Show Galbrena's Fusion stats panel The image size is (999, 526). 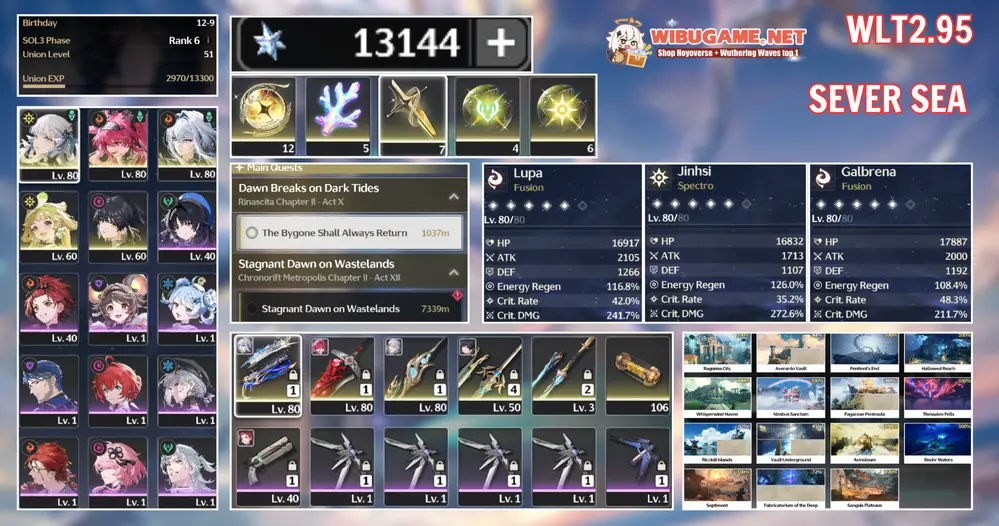tap(889, 242)
